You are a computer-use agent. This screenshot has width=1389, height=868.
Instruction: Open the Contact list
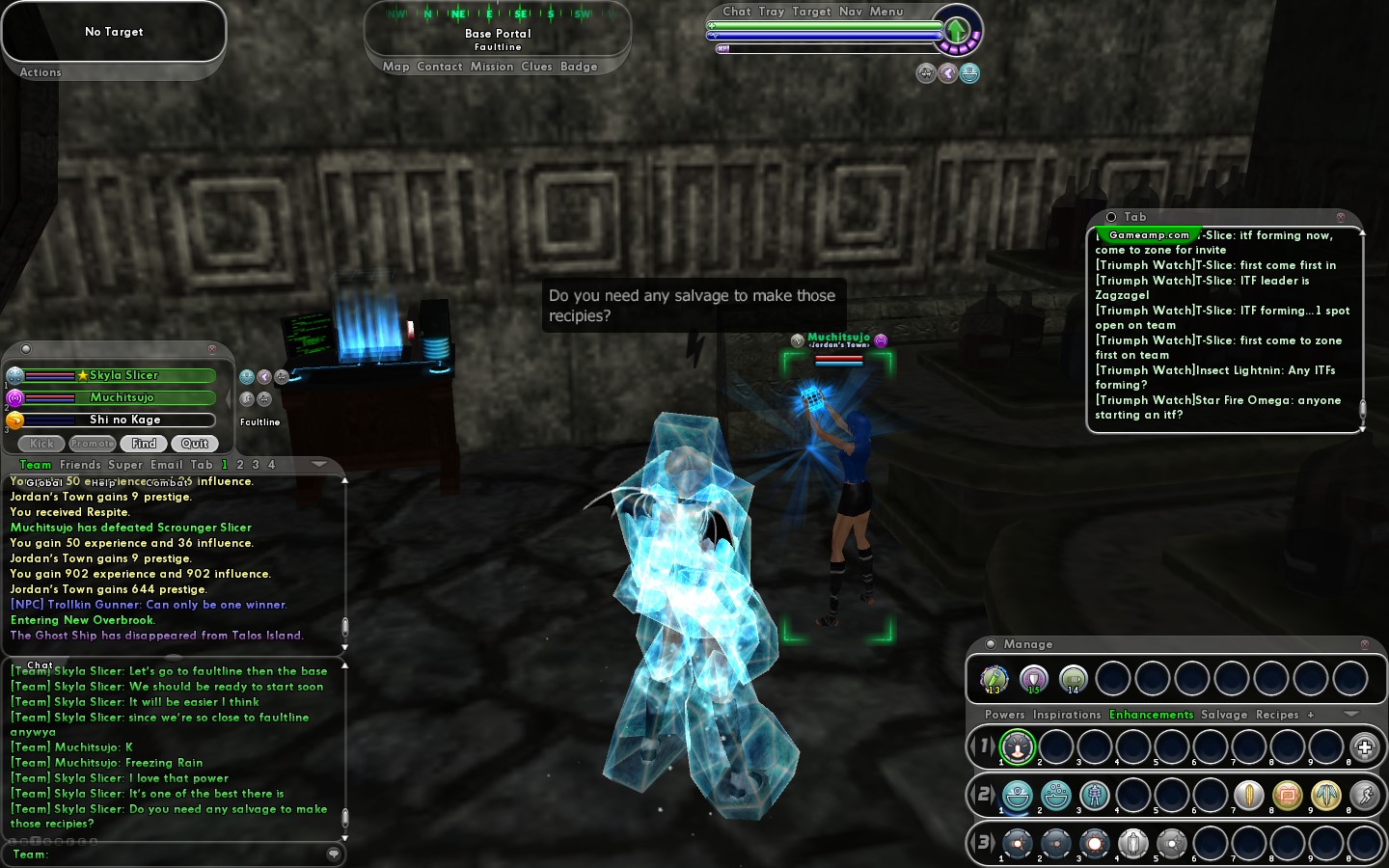click(x=440, y=67)
